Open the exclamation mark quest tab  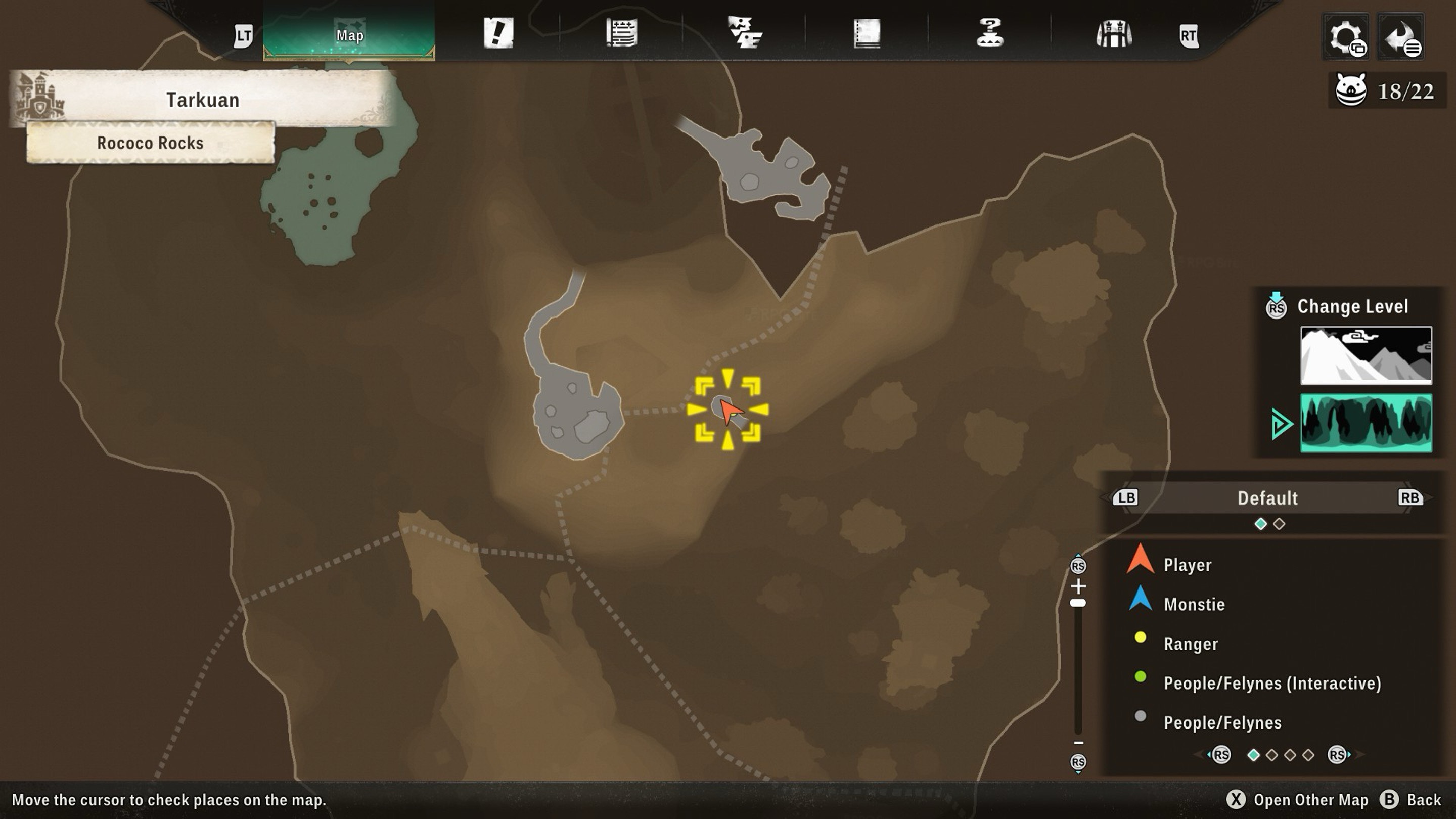coord(498,33)
